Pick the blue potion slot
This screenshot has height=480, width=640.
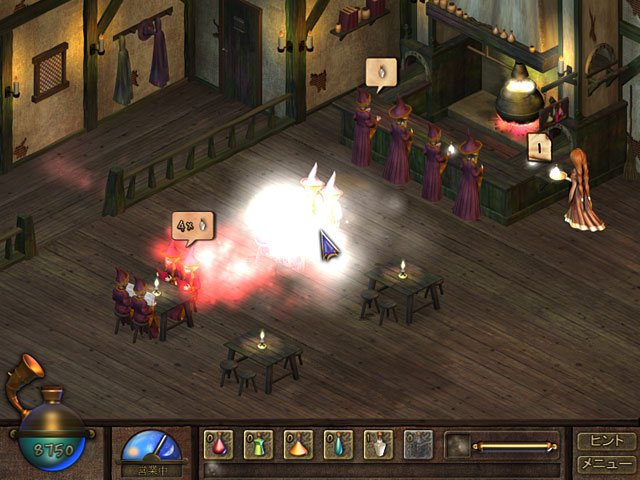click(x=339, y=444)
